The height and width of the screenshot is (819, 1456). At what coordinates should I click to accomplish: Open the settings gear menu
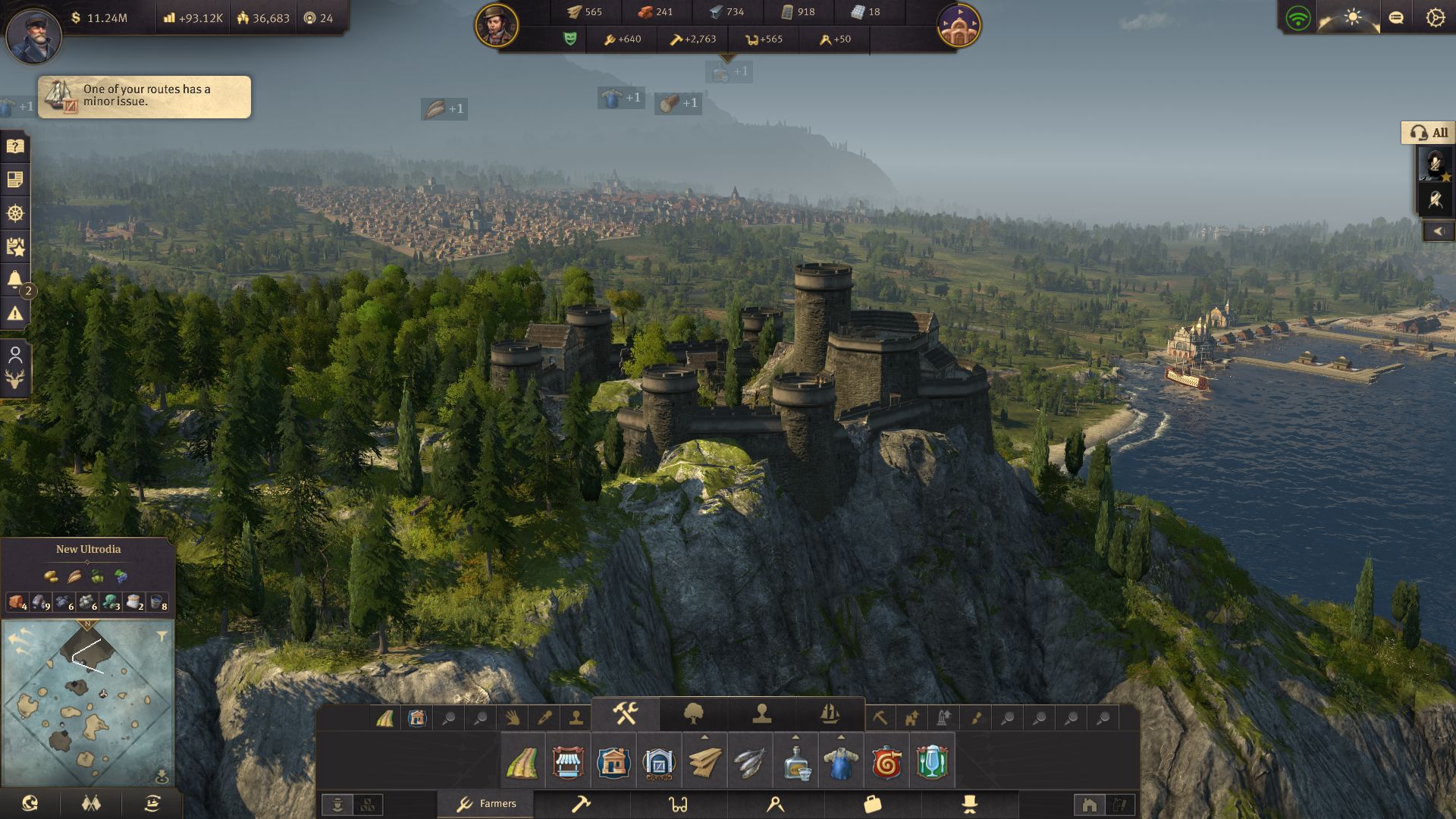(x=1435, y=17)
